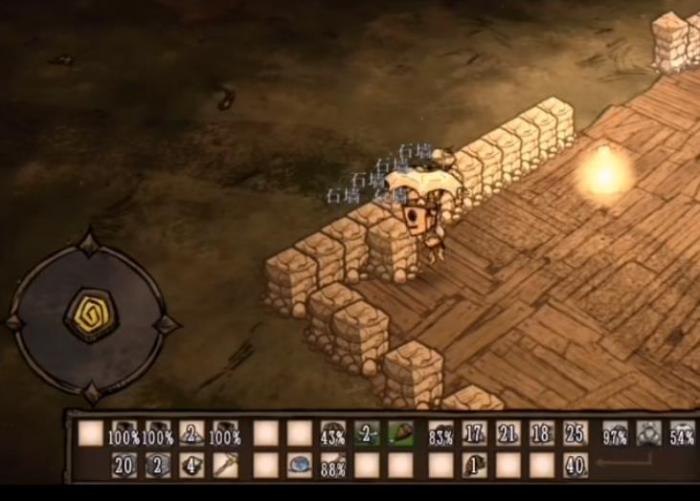Select the stack of 40 items
Image resolution: width=700 pixels, height=501 pixels.
[x=575, y=465]
